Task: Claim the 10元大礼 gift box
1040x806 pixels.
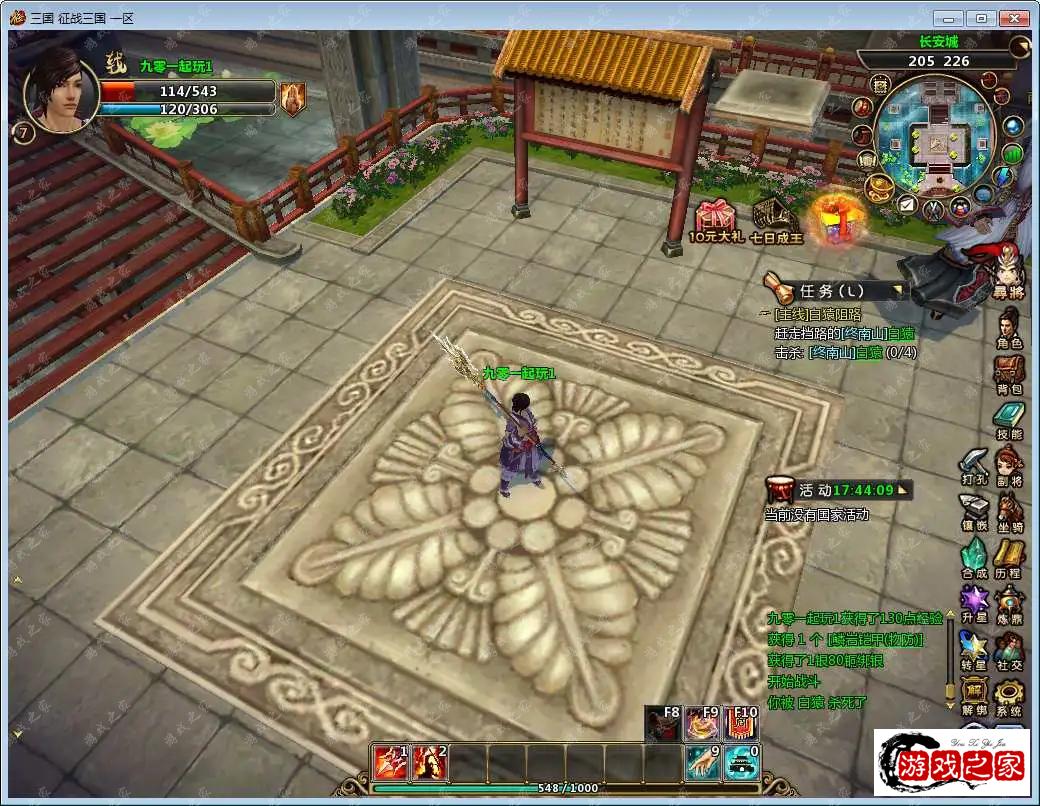Action: tap(716, 219)
